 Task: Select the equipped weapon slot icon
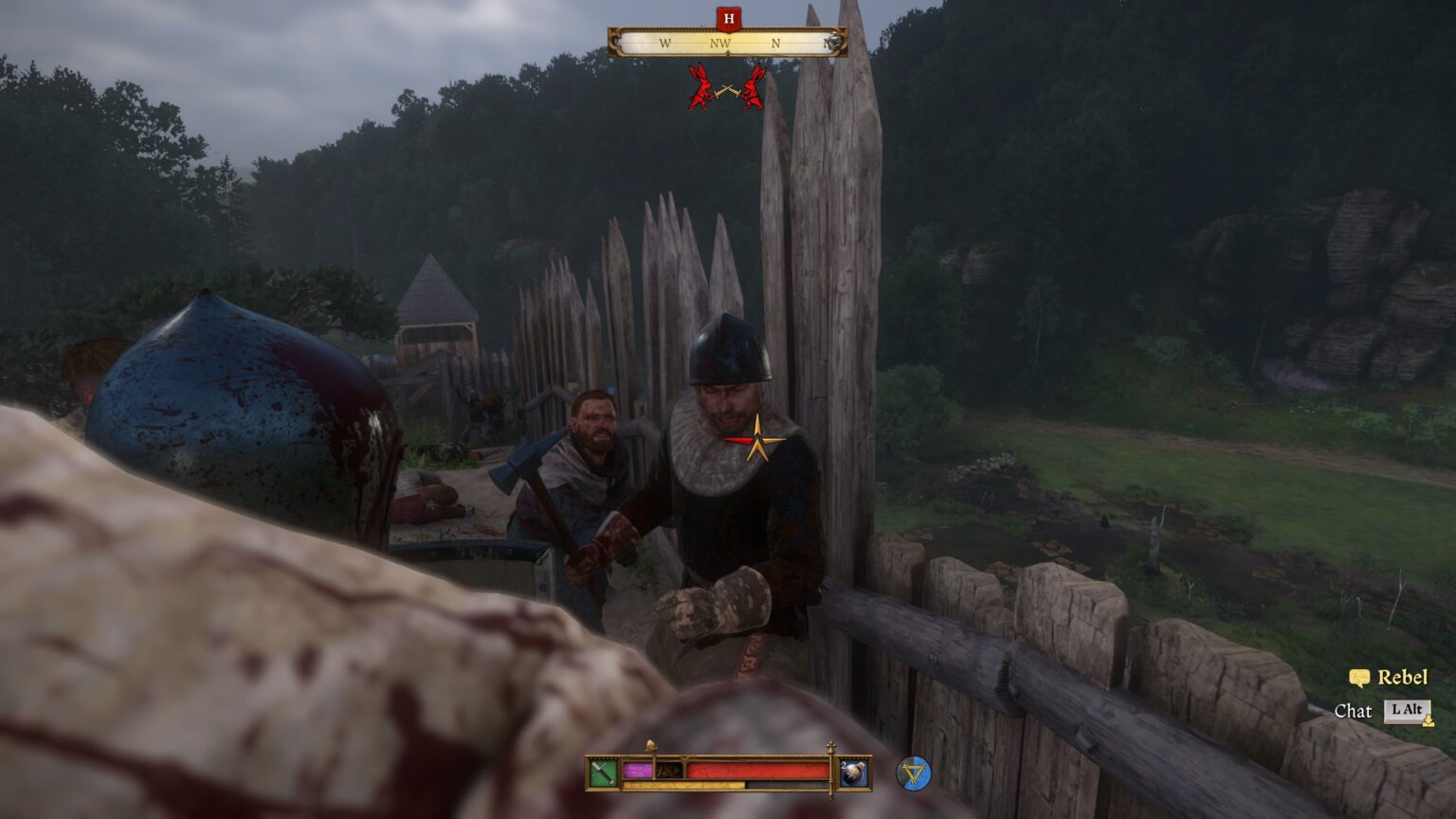(603, 773)
